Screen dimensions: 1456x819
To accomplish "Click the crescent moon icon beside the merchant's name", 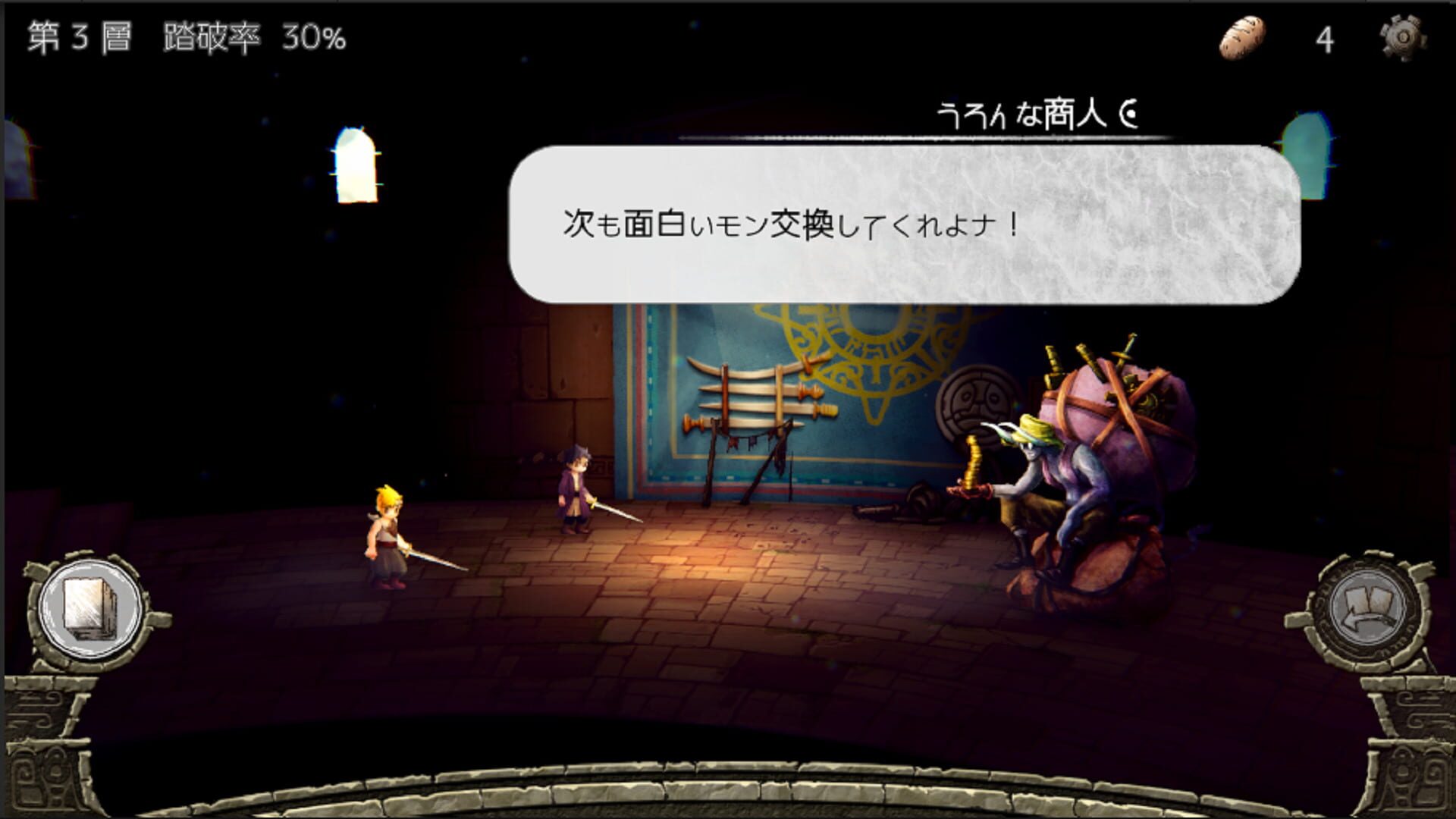I will pyautogui.click(x=1129, y=111).
